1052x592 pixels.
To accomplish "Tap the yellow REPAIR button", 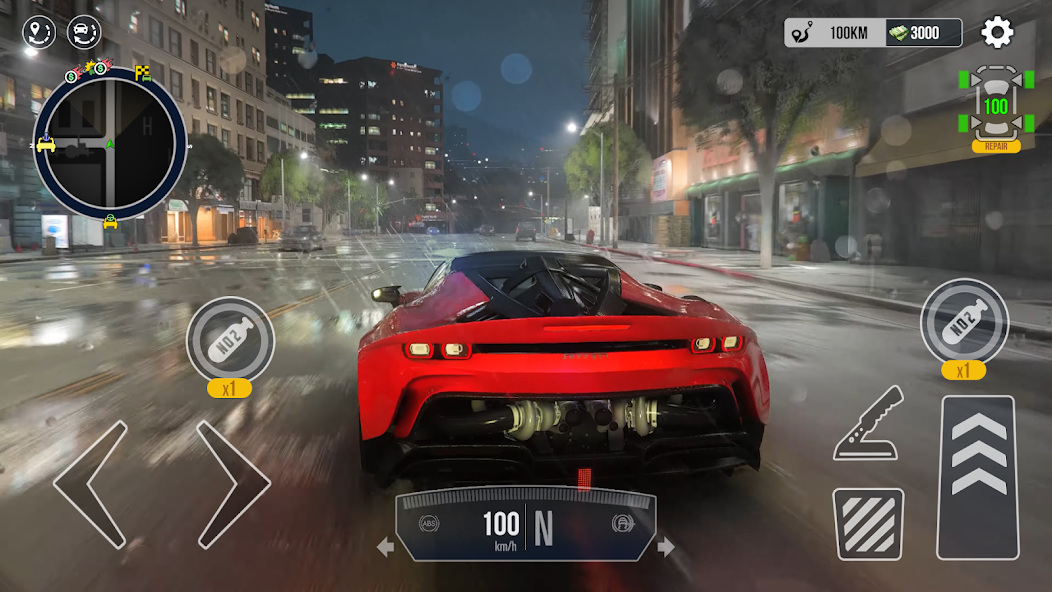I will click(x=996, y=146).
